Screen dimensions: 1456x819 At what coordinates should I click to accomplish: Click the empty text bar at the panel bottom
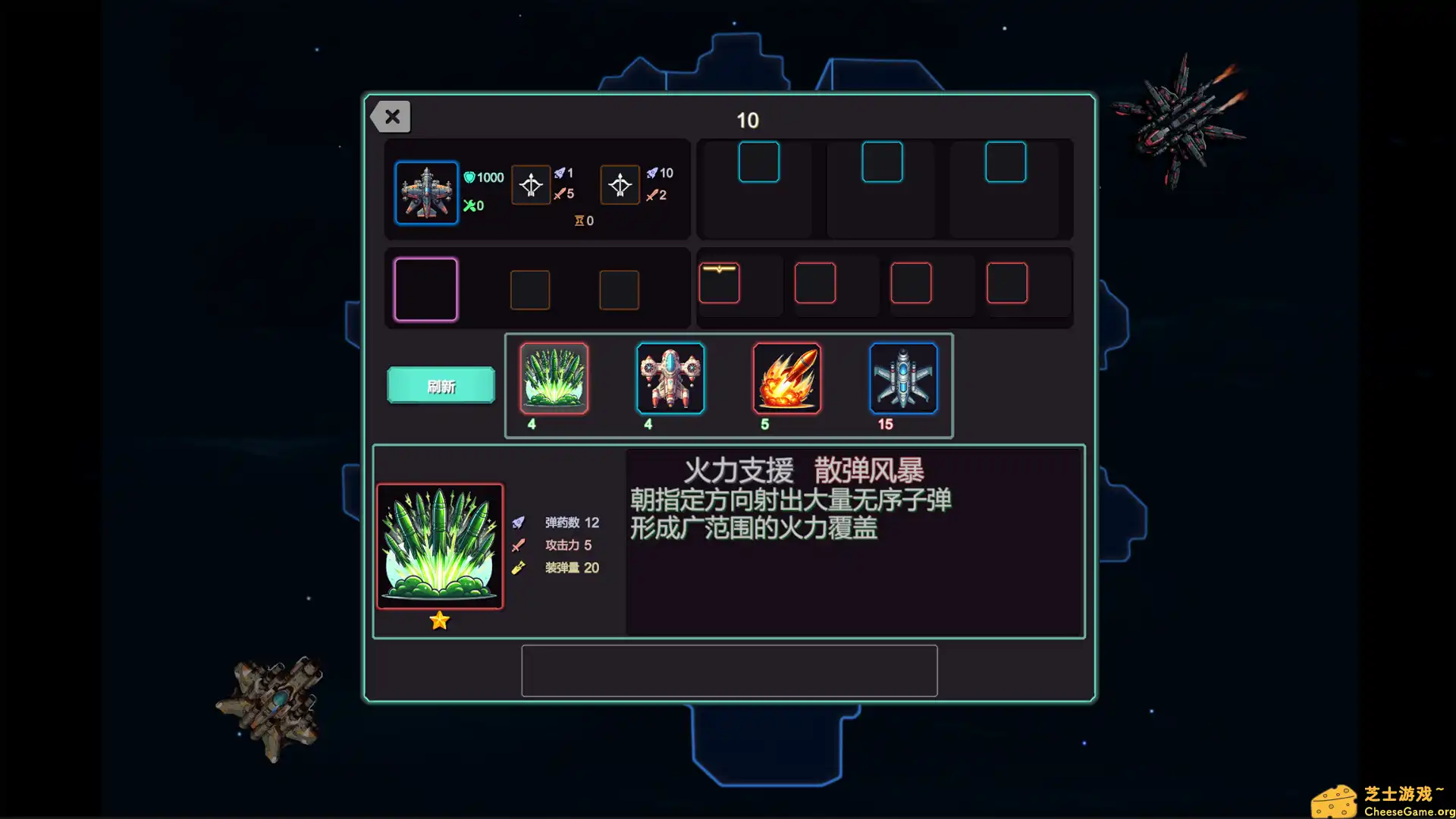click(728, 670)
